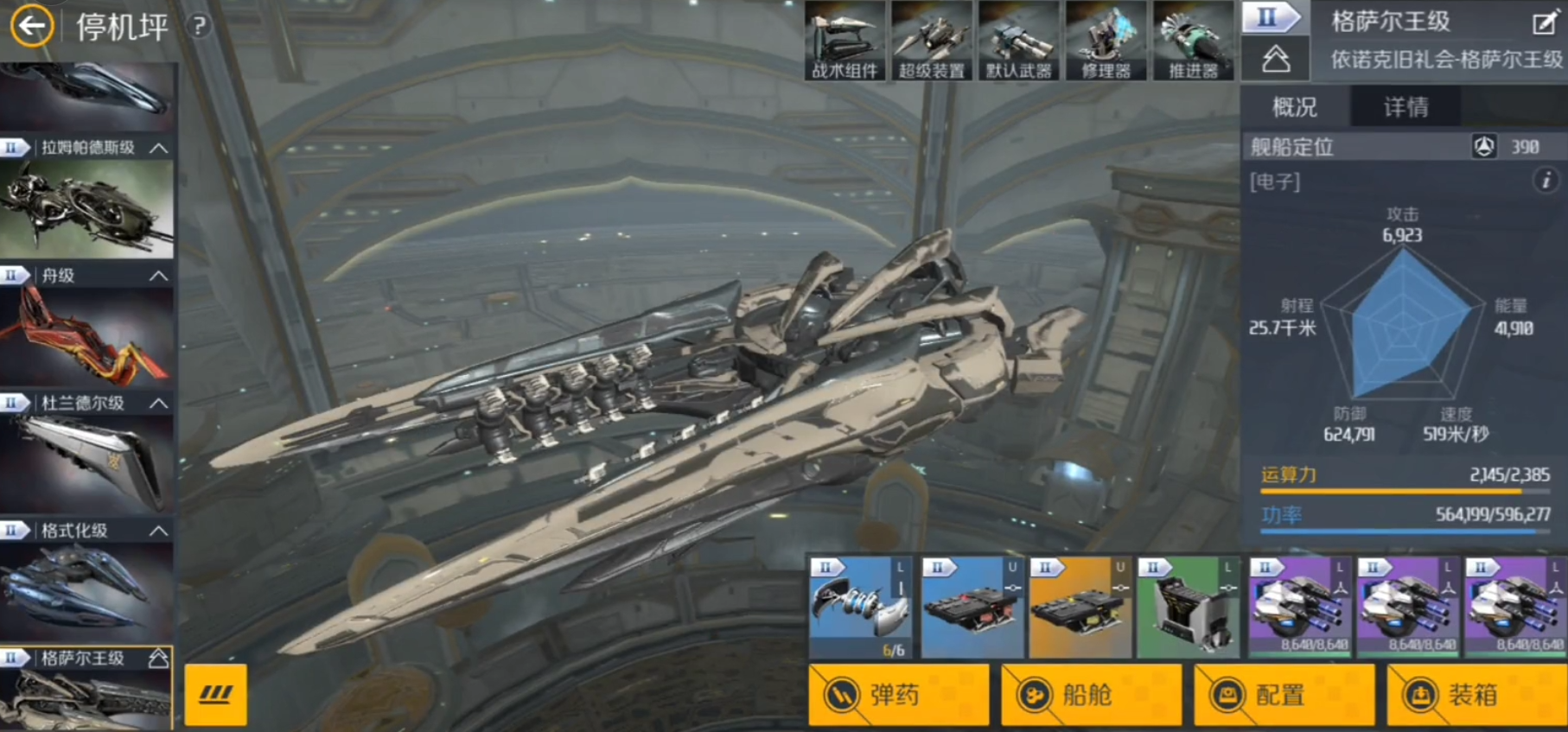This screenshot has height=732, width=1568.
Task: Switch to the 概况 tab
Action: (1295, 107)
